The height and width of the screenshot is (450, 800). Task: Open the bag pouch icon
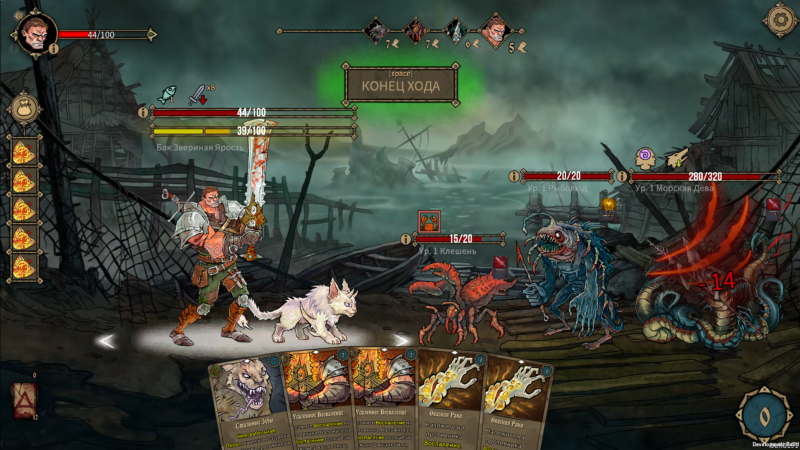coord(24,108)
